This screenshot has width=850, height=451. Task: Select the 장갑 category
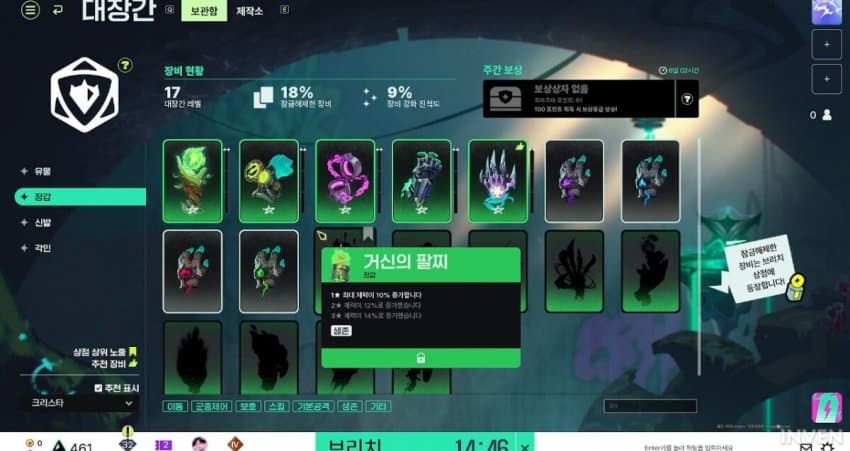(x=43, y=197)
